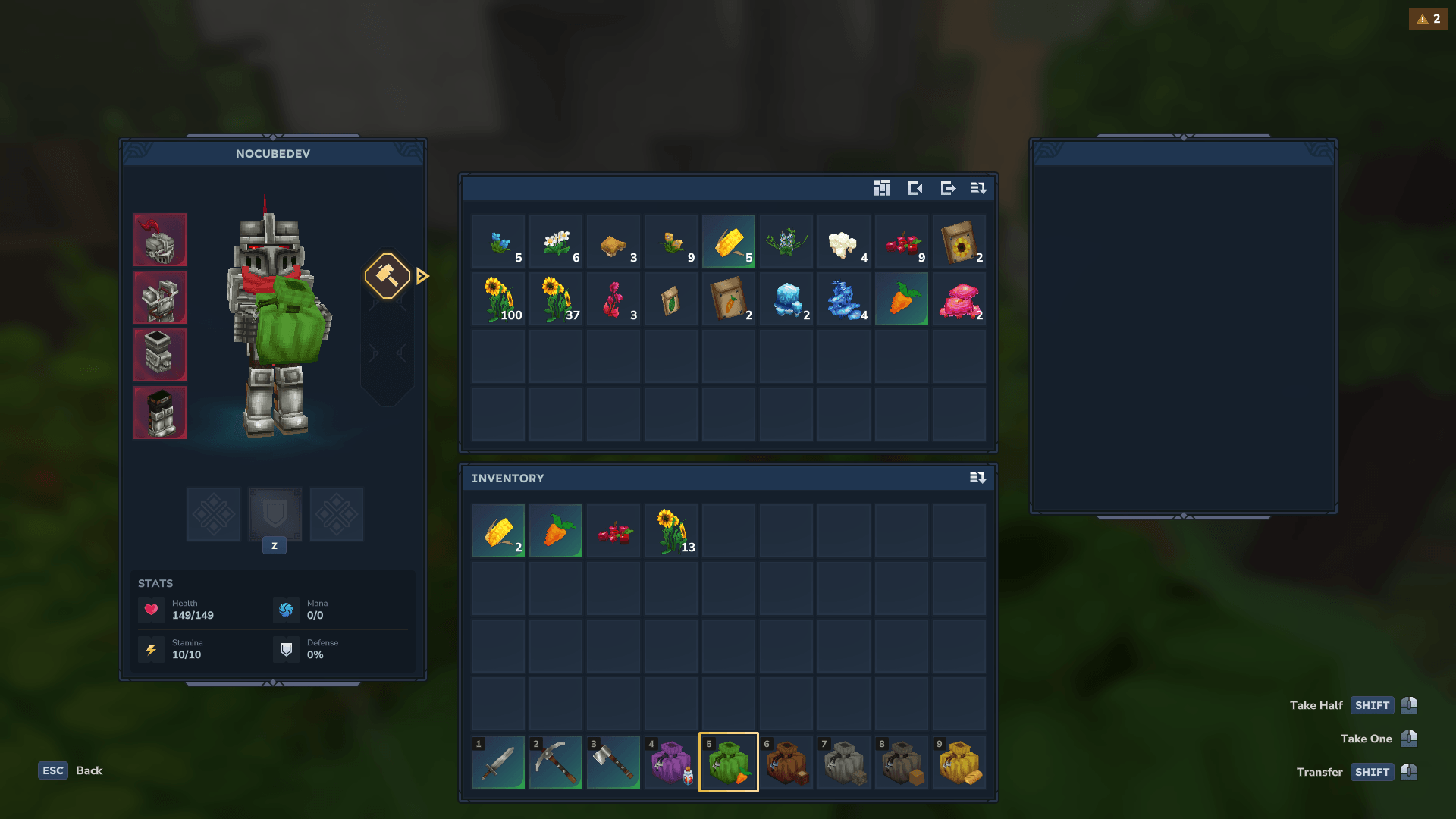Click the sort items icon in the chest panel
The image size is (1456, 819).
(x=978, y=189)
